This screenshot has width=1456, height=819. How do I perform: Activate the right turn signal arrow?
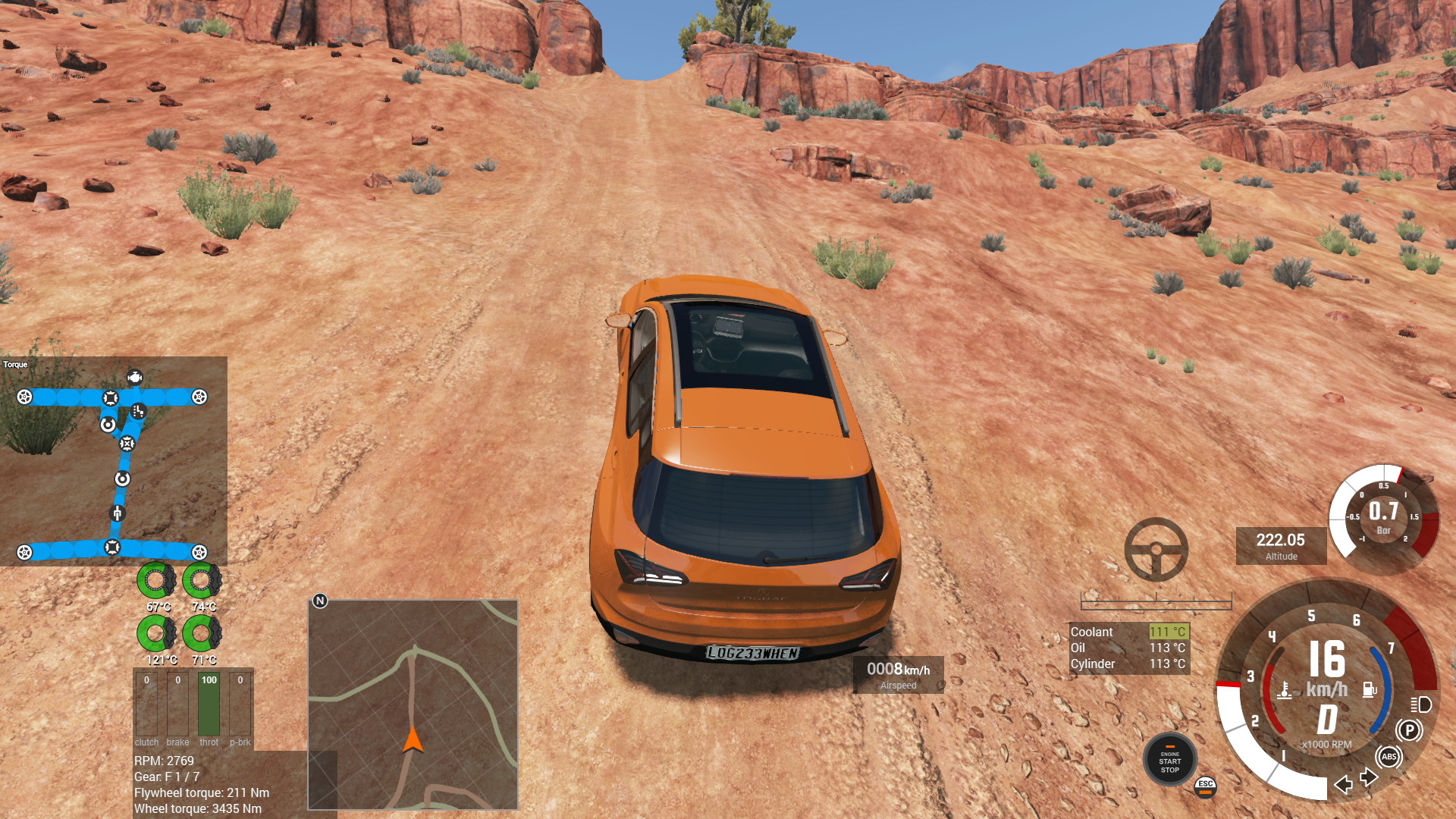pos(1369,777)
